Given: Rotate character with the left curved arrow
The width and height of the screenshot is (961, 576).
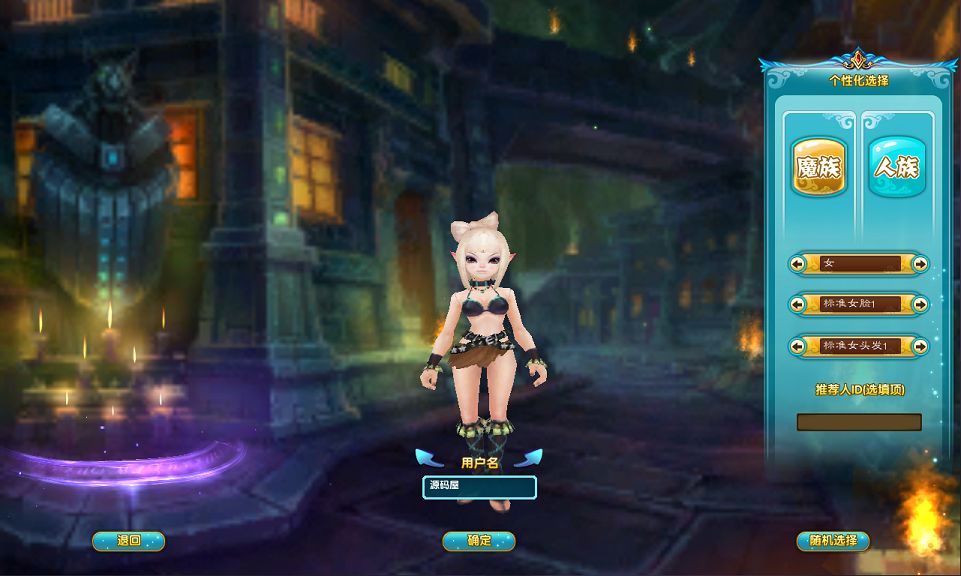Looking at the screenshot, I should (x=429, y=458).
